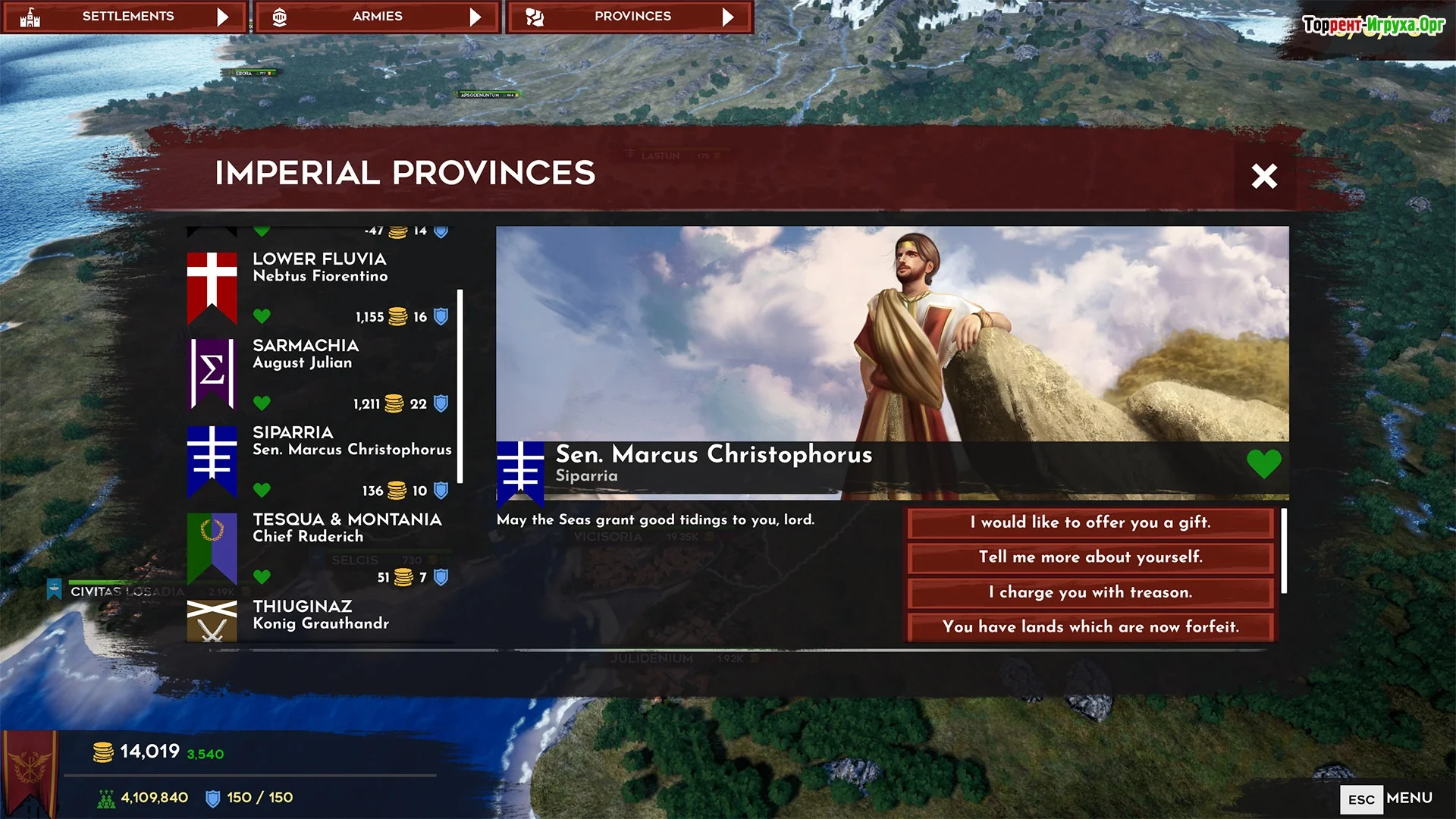Viewport: 1456px width, 819px height.
Task: Pick "You have lands which are now forfeit."
Action: tap(1090, 627)
